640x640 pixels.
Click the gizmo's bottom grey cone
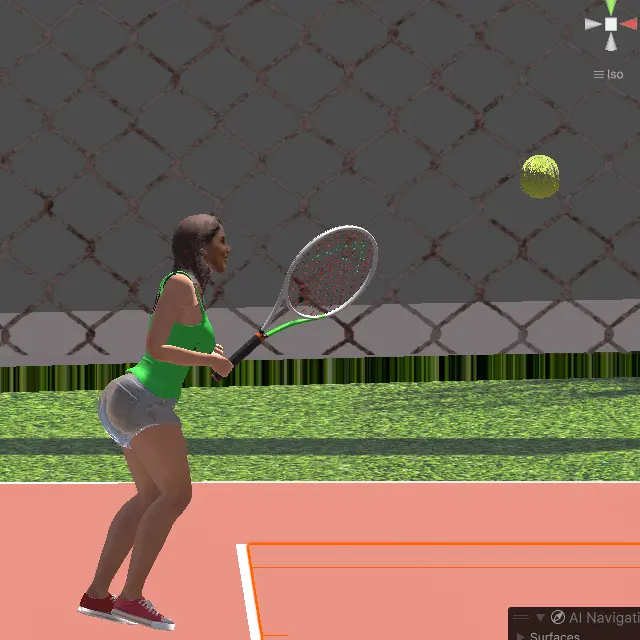[x=611, y=41]
